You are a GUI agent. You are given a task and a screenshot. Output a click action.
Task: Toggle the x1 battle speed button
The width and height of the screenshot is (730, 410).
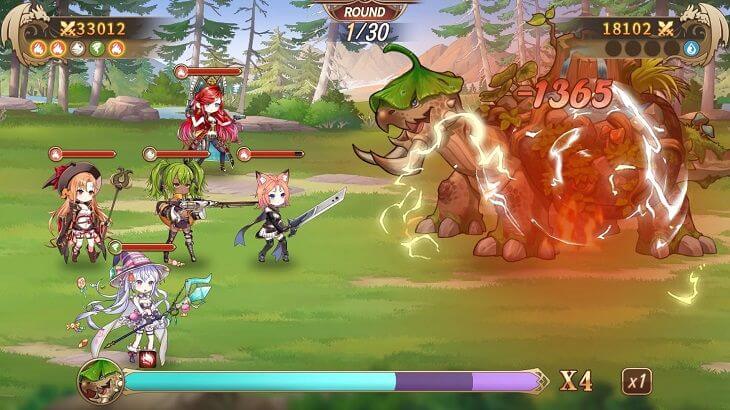(637, 381)
